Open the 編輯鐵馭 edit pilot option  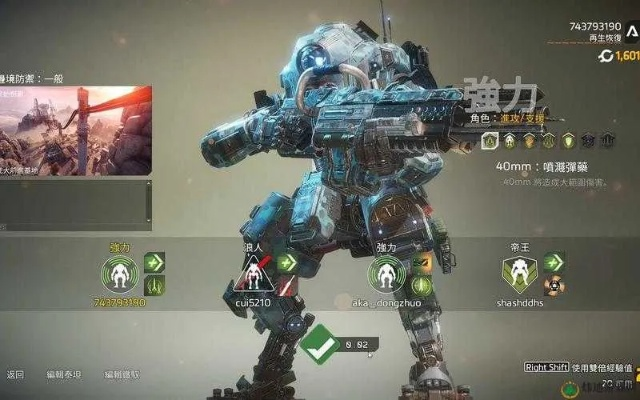click(122, 375)
